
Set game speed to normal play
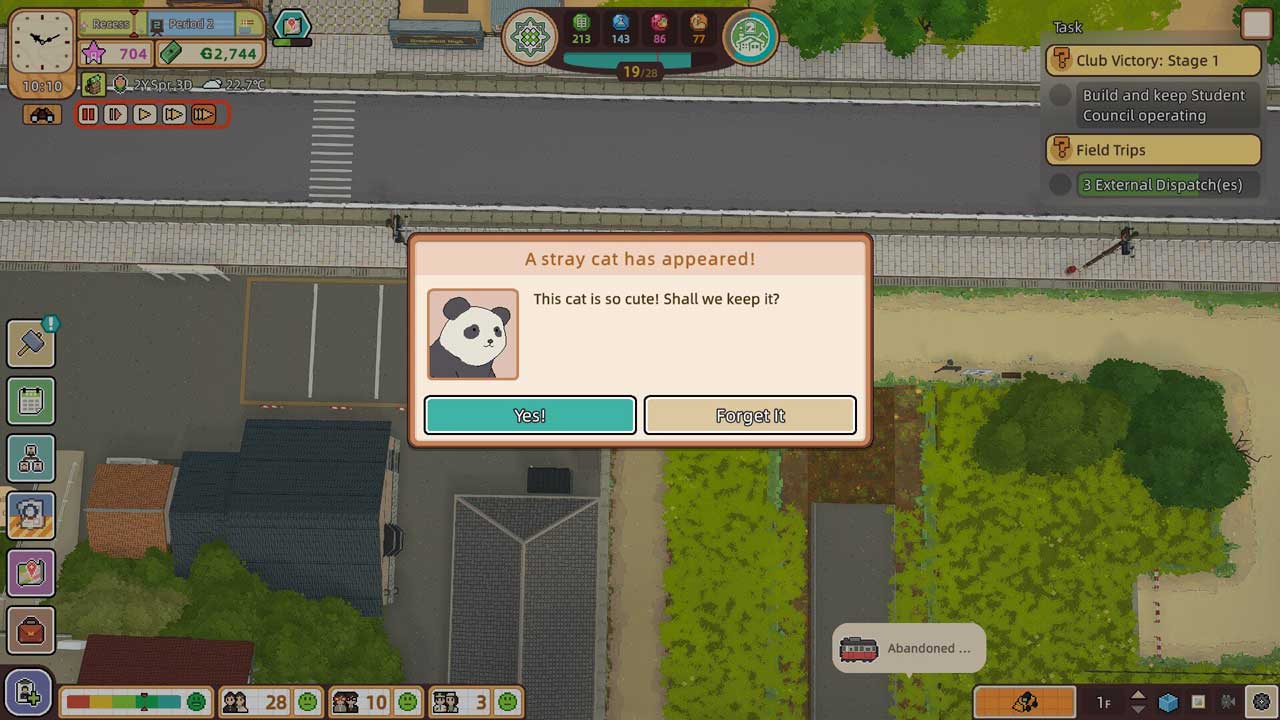pos(145,115)
